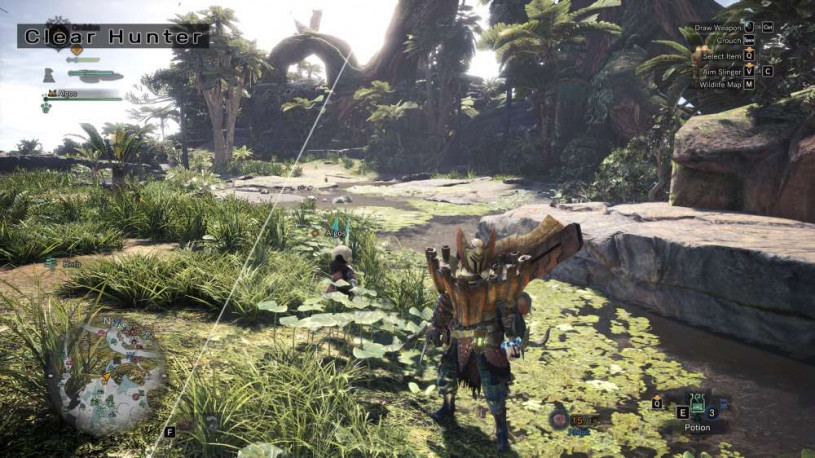Select the weapon sharpness blade icon
Screen dimensions: 815x458
click(x=95, y=76)
